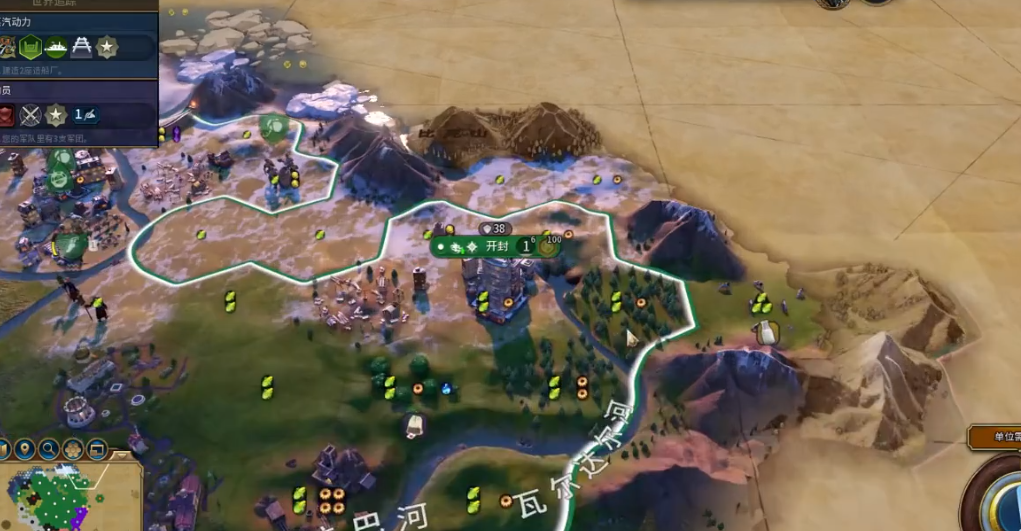This screenshot has height=531, width=1021.
Task: Toggle the hex grid lens button
Action: [73, 449]
